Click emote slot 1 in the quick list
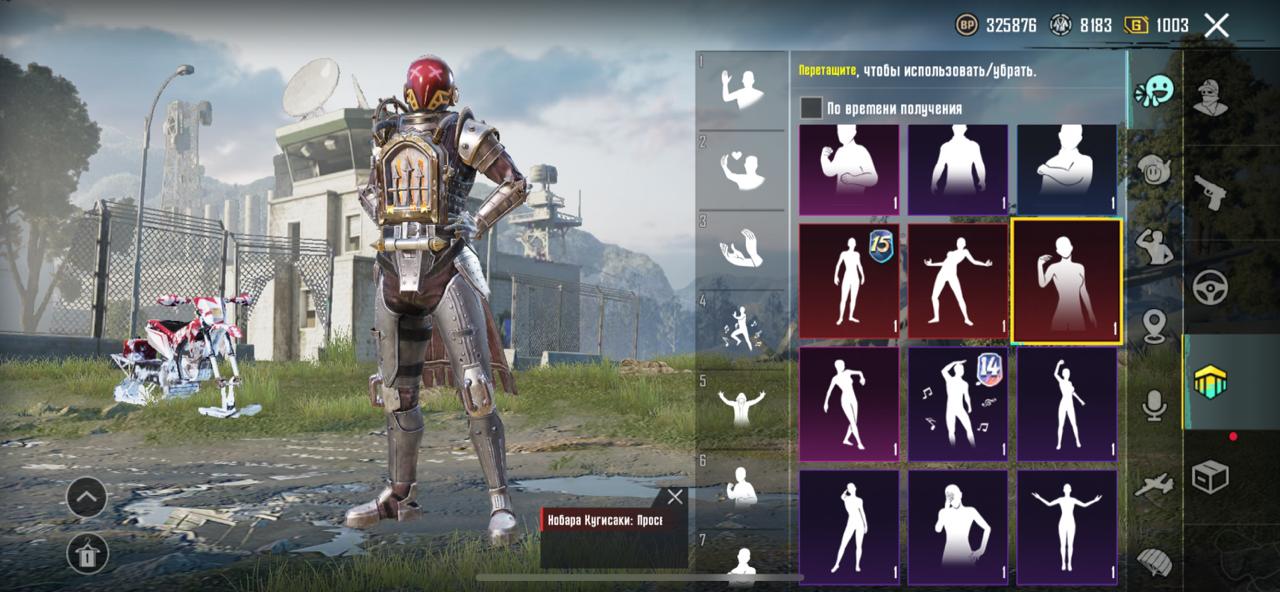1280x592 pixels. (742, 92)
